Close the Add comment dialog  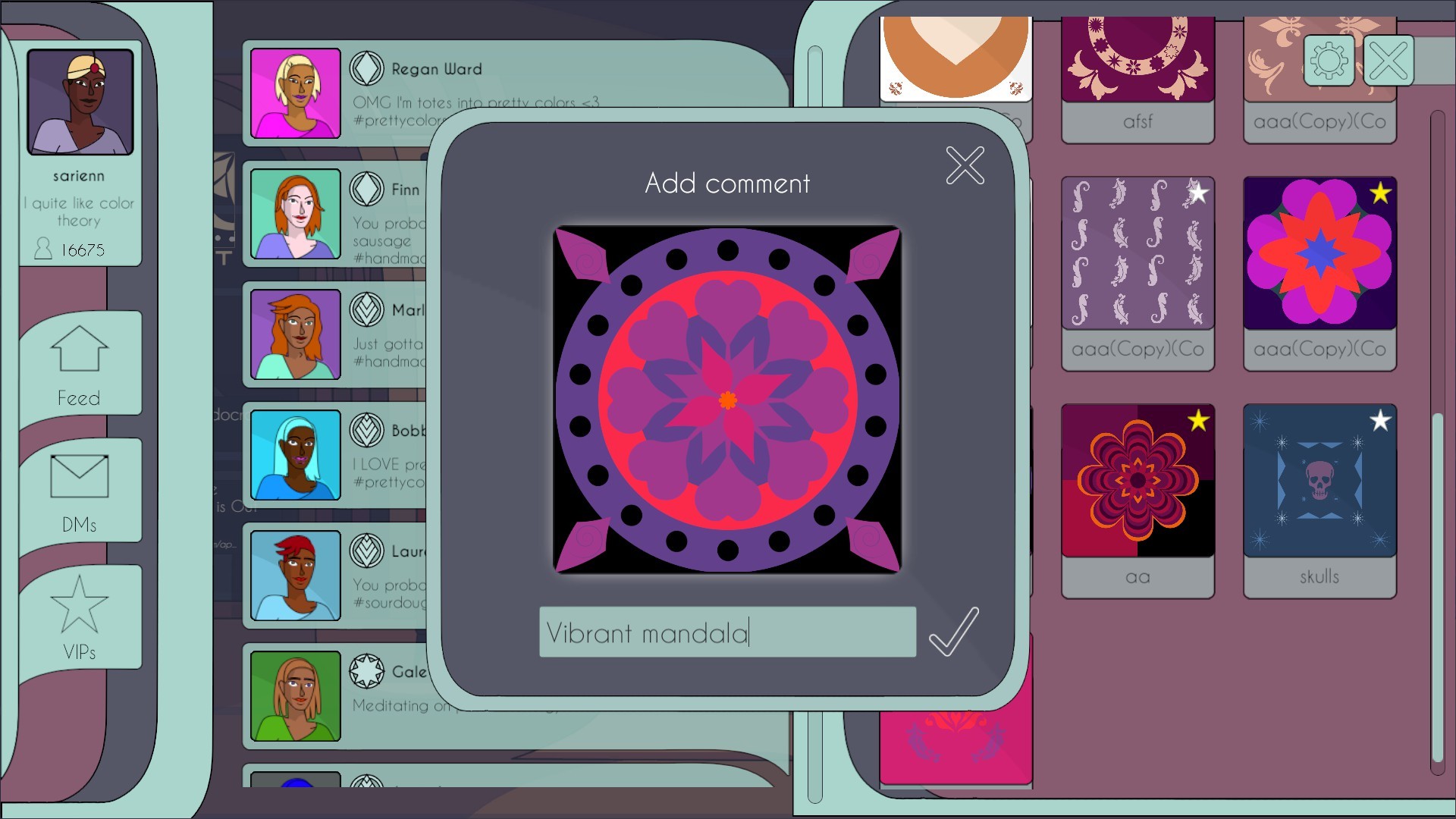click(964, 165)
